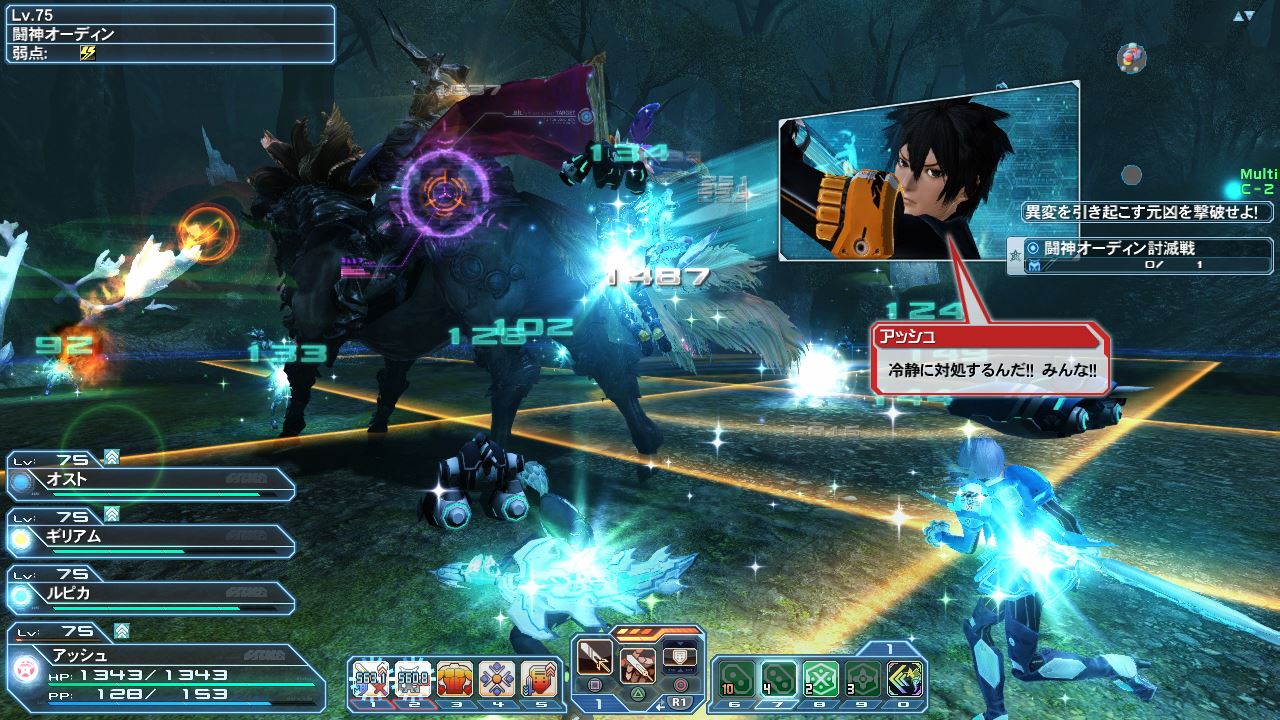Screen dimensions: 1280x720
Task: Click アッシュ's speech dialogue box
Action: tap(990, 360)
